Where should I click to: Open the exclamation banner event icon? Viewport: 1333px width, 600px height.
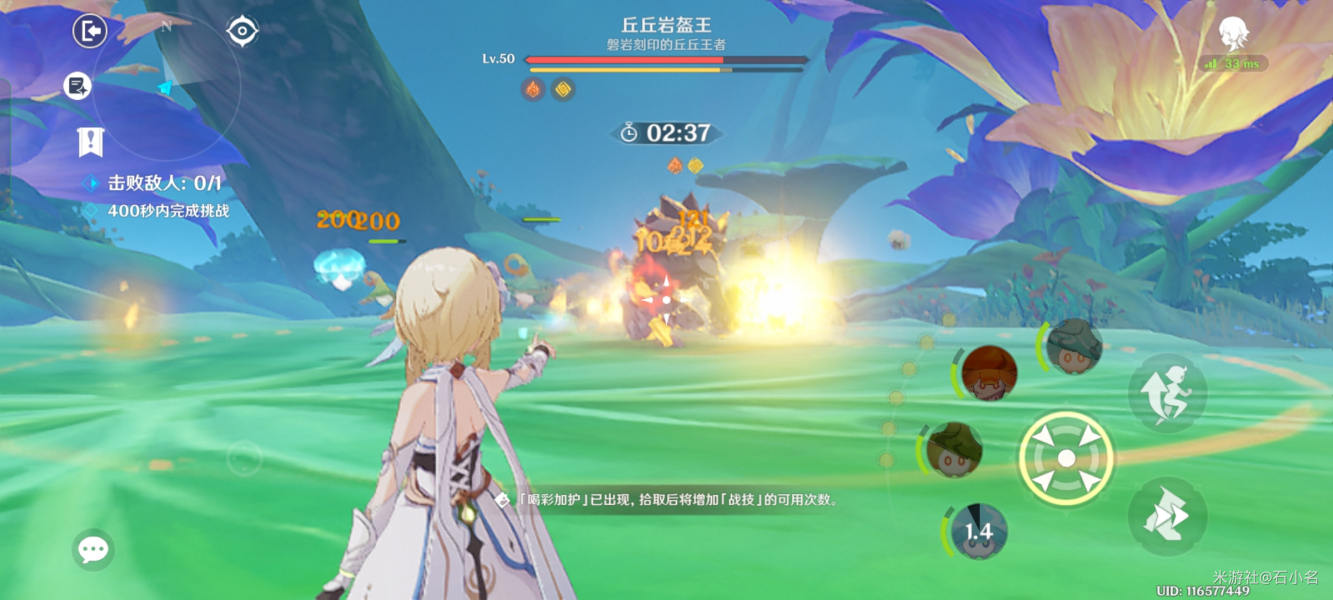click(90, 142)
